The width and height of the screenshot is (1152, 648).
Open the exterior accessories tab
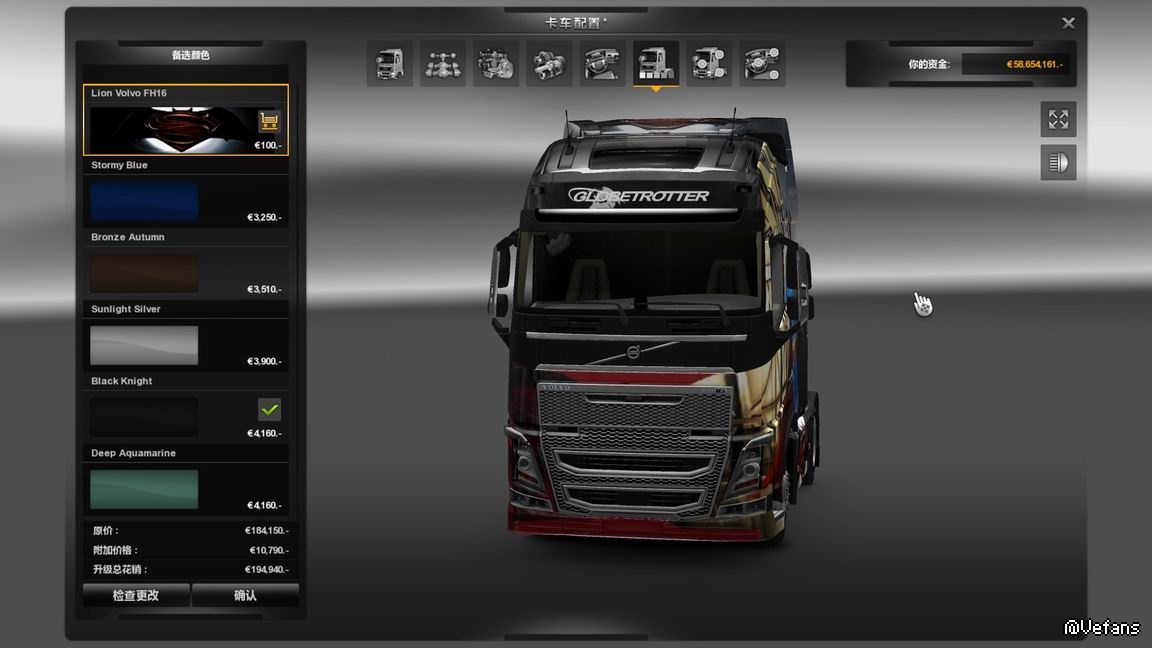(x=709, y=64)
